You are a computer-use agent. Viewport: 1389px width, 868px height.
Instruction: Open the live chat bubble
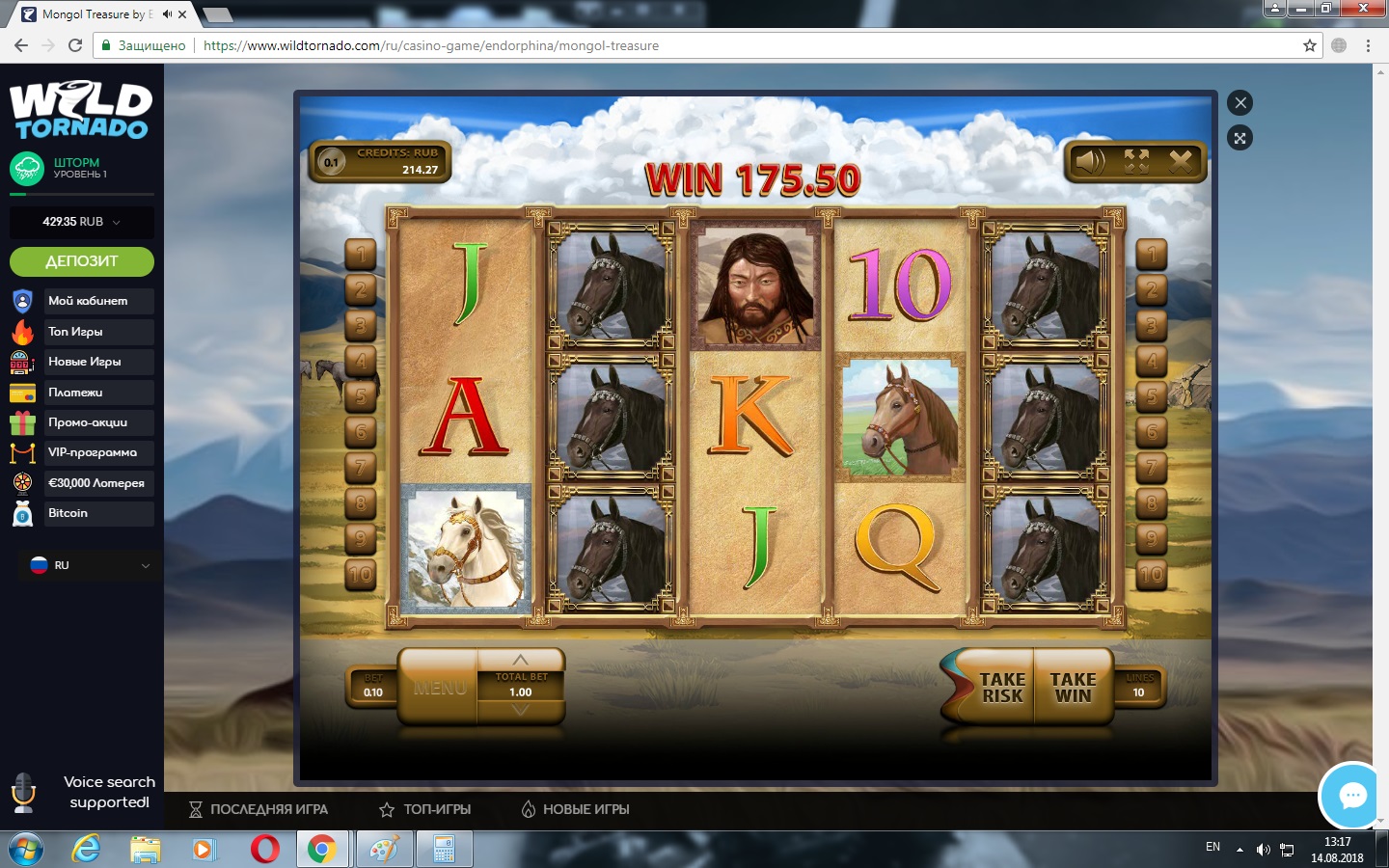pos(1352,796)
